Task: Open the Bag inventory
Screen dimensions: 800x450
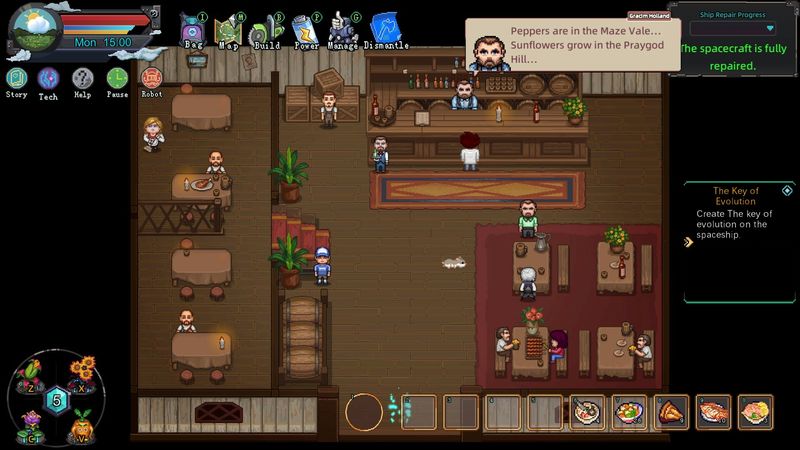Action: [x=193, y=30]
